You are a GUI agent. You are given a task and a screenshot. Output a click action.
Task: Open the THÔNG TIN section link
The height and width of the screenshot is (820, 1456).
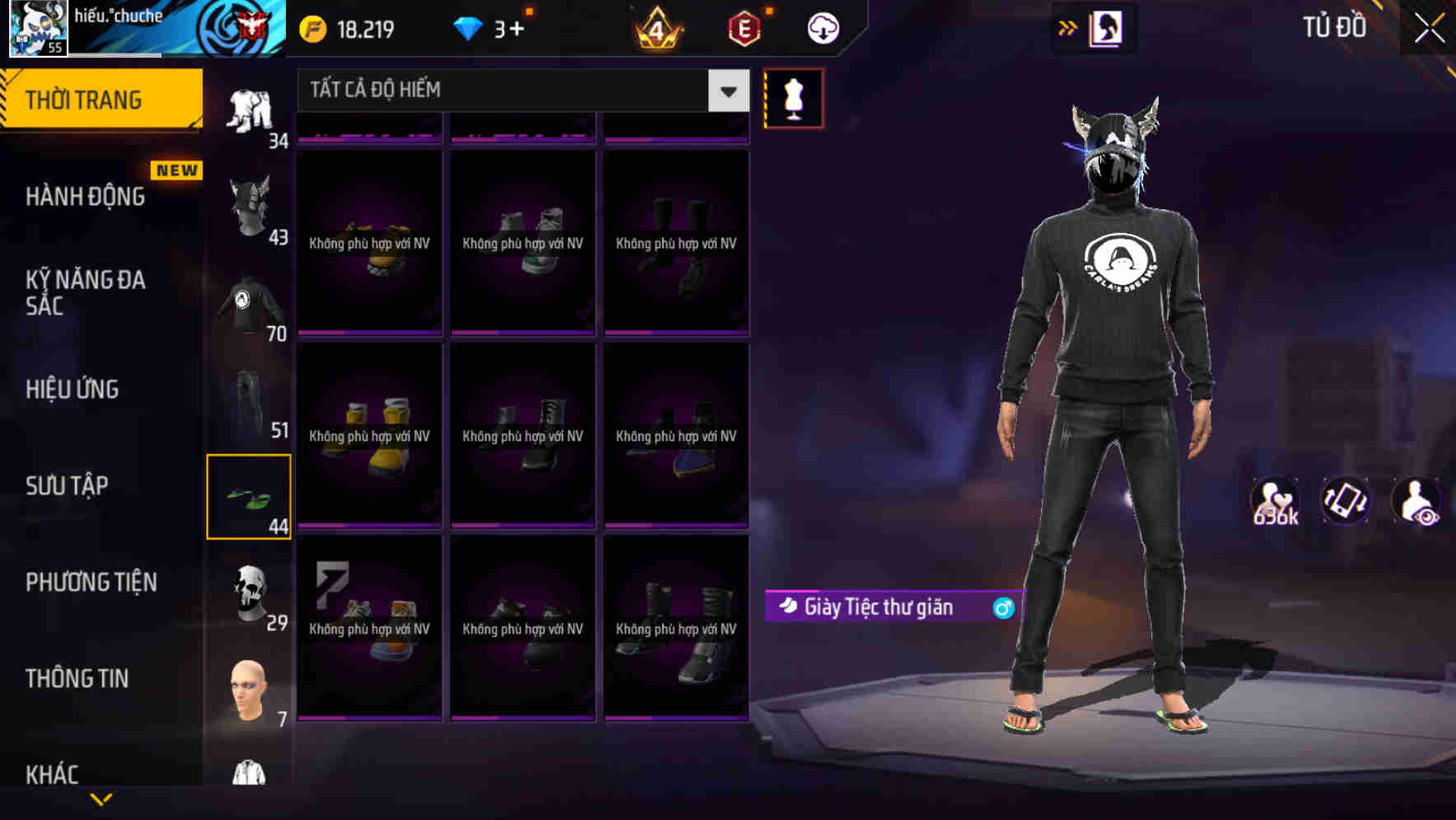click(x=77, y=678)
